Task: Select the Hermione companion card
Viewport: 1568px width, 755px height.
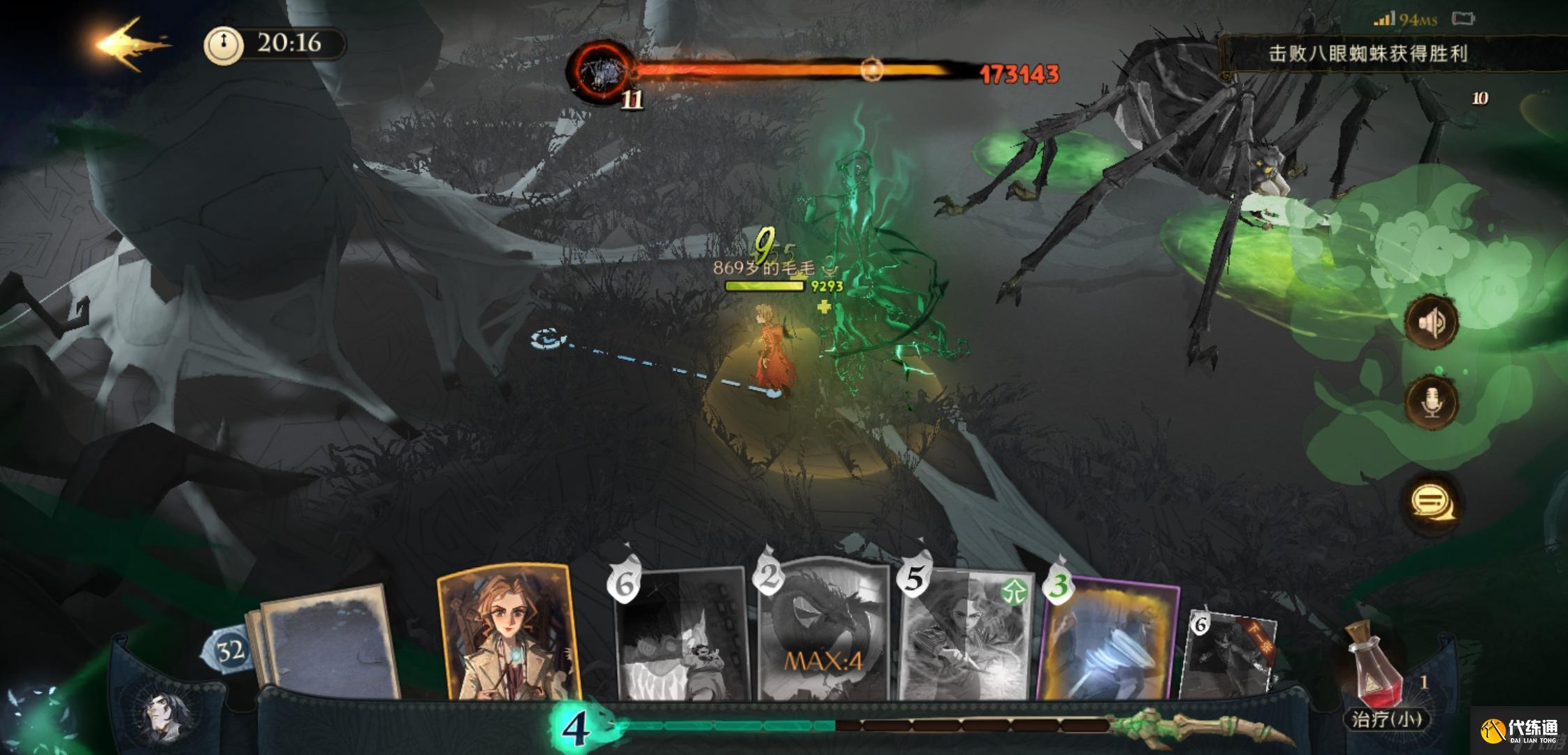Action: click(508, 633)
